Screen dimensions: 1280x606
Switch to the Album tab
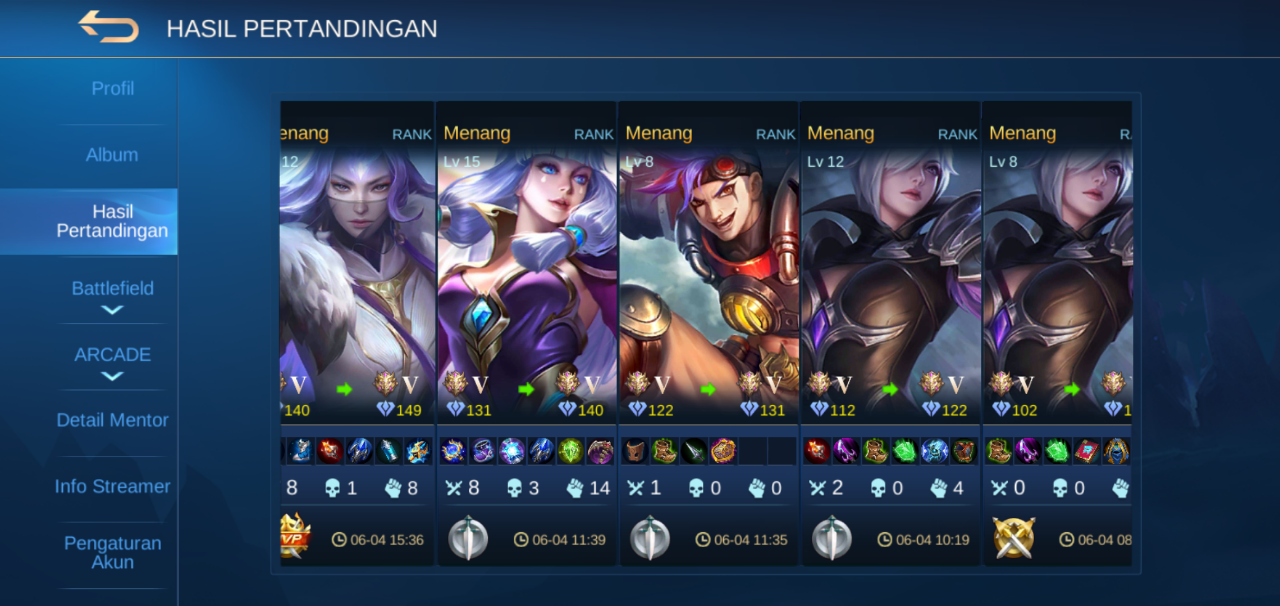coord(112,155)
